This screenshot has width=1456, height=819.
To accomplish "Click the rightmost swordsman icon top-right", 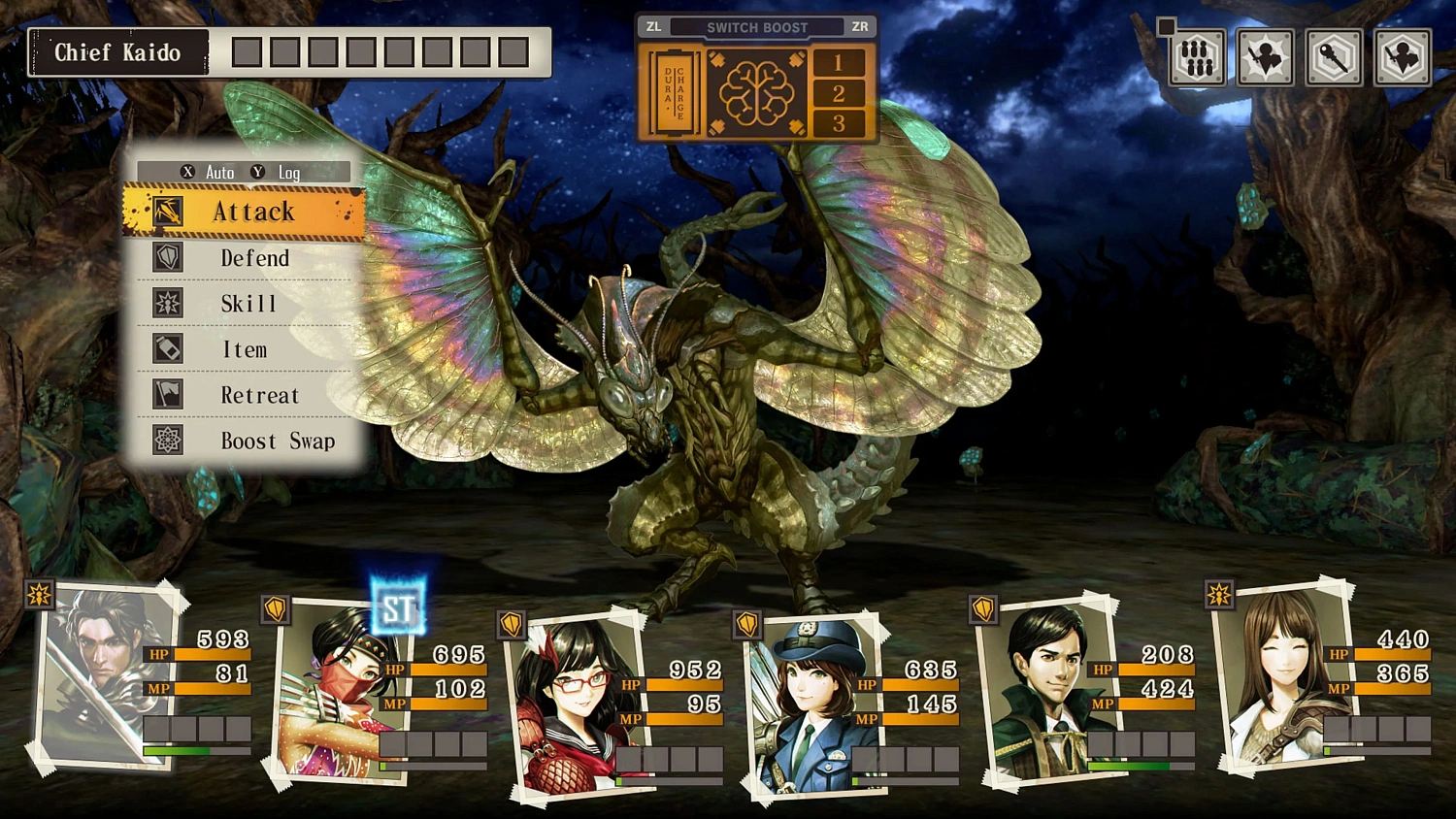I will click(1402, 57).
